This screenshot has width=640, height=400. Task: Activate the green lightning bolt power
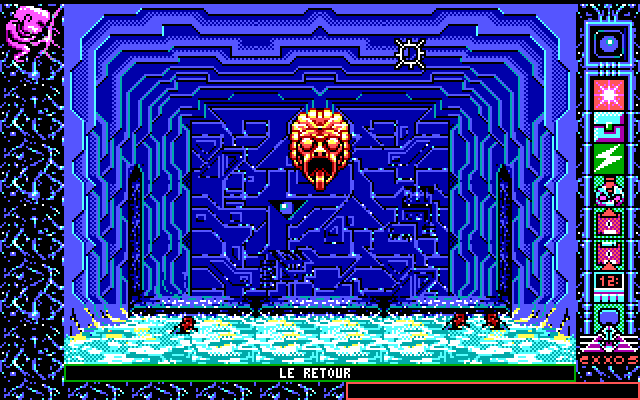[607, 158]
